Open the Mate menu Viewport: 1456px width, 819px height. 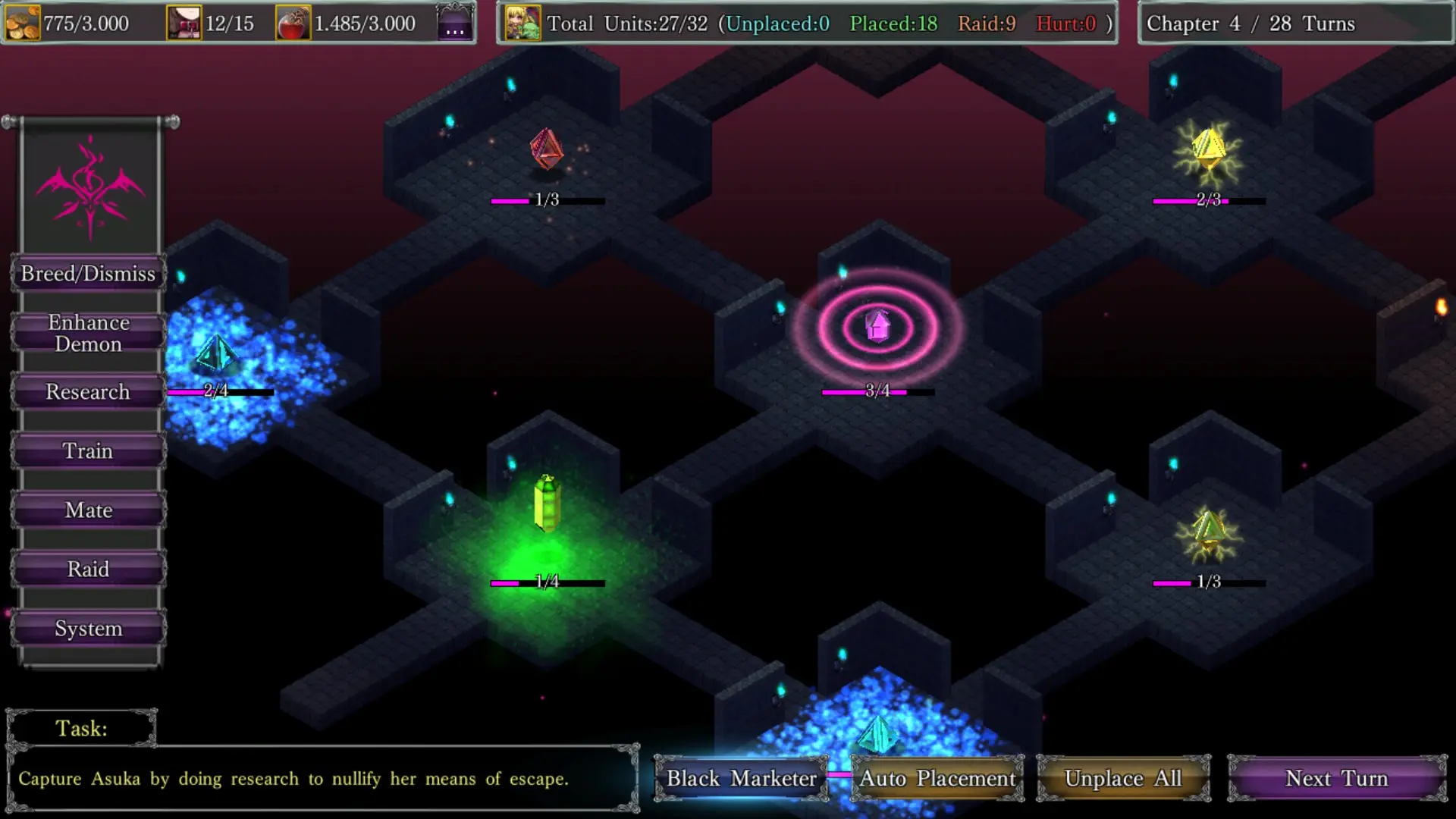click(x=88, y=510)
